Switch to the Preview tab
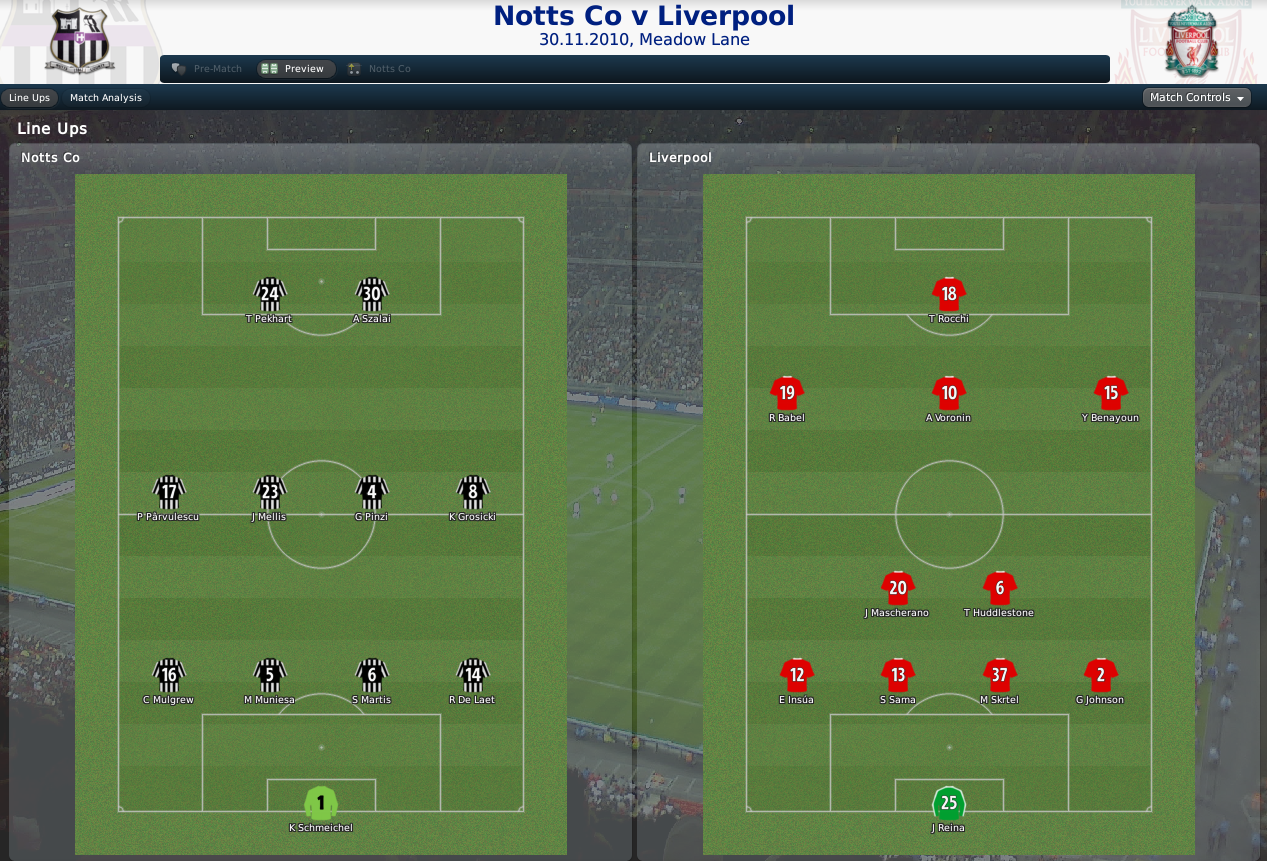The height and width of the screenshot is (861, 1267). click(x=295, y=69)
